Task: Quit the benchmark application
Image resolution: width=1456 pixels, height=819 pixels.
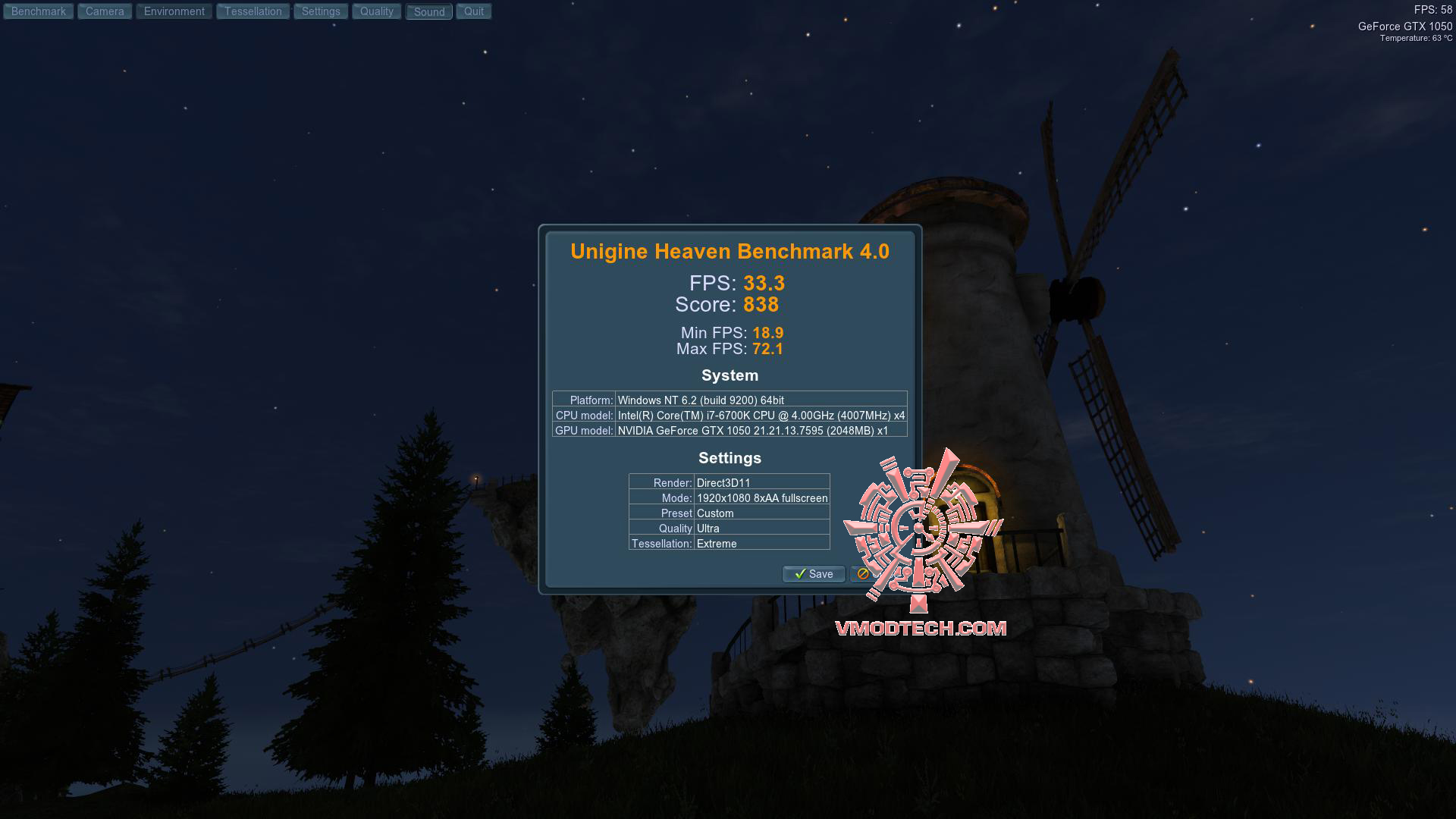Action: pos(474,11)
